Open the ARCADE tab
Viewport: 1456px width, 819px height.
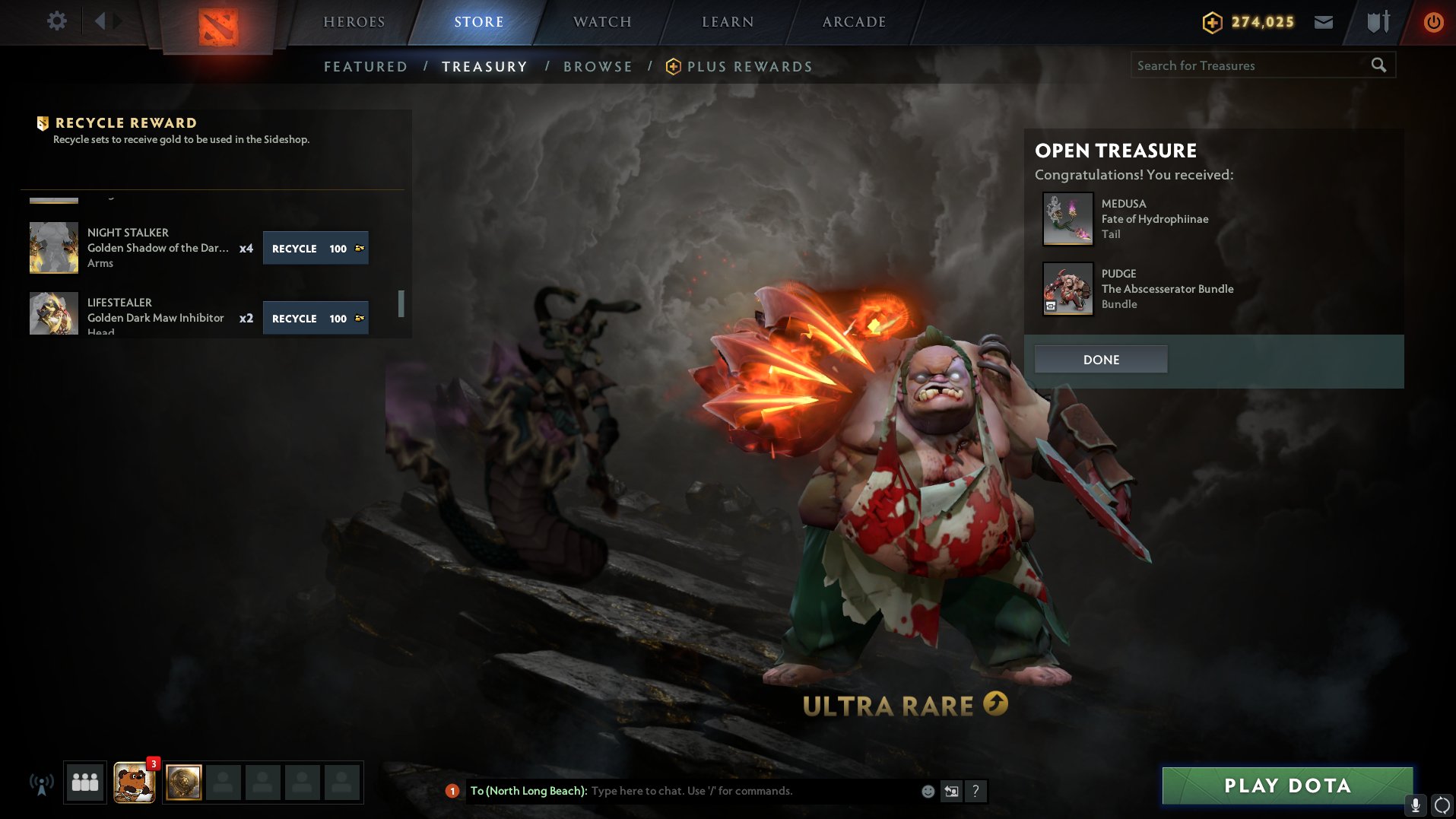coord(853,21)
